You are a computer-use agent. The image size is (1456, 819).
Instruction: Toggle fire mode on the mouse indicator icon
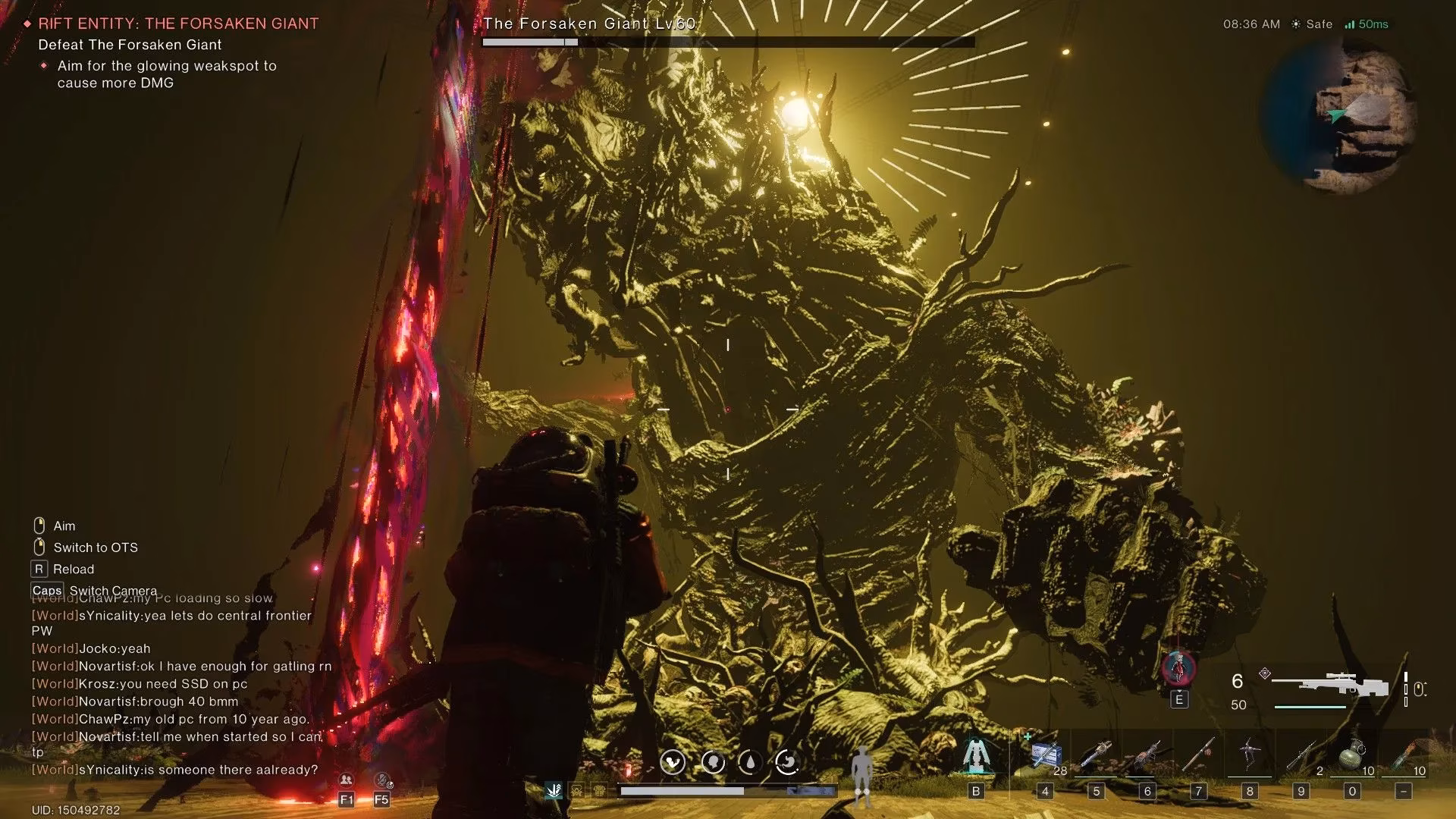1420,689
